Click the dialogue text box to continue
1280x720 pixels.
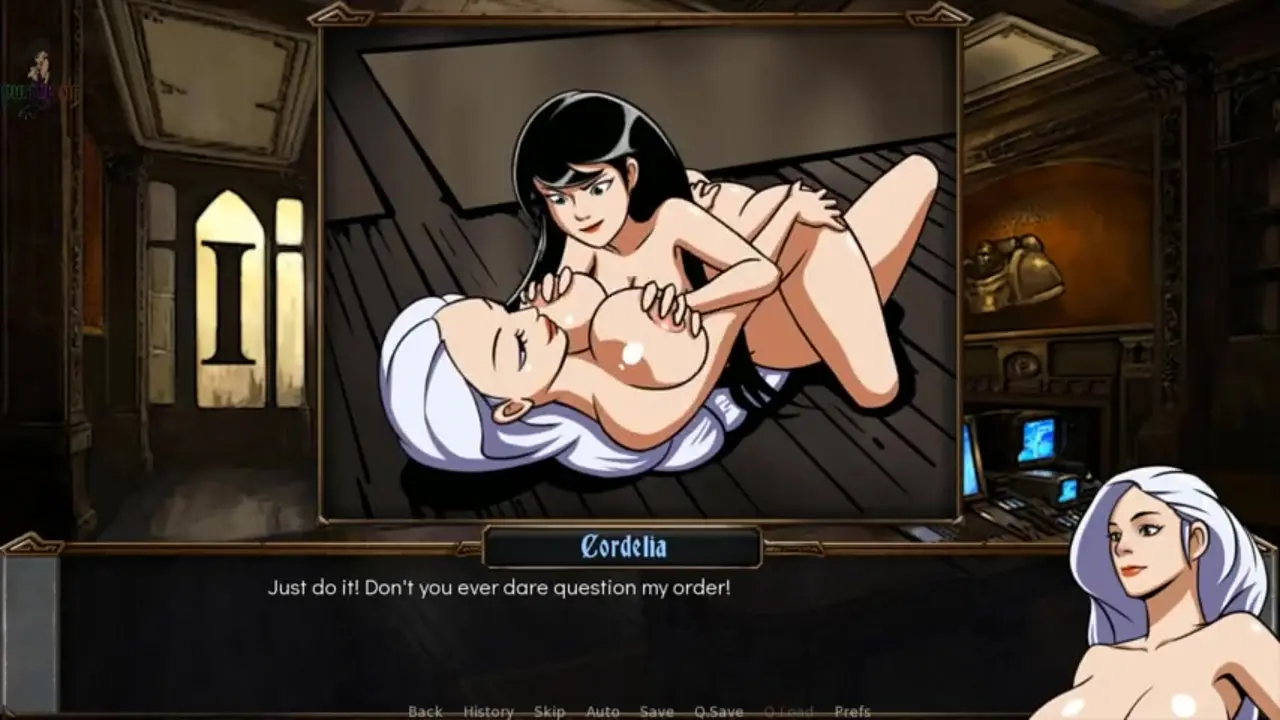pyautogui.click(x=560, y=630)
